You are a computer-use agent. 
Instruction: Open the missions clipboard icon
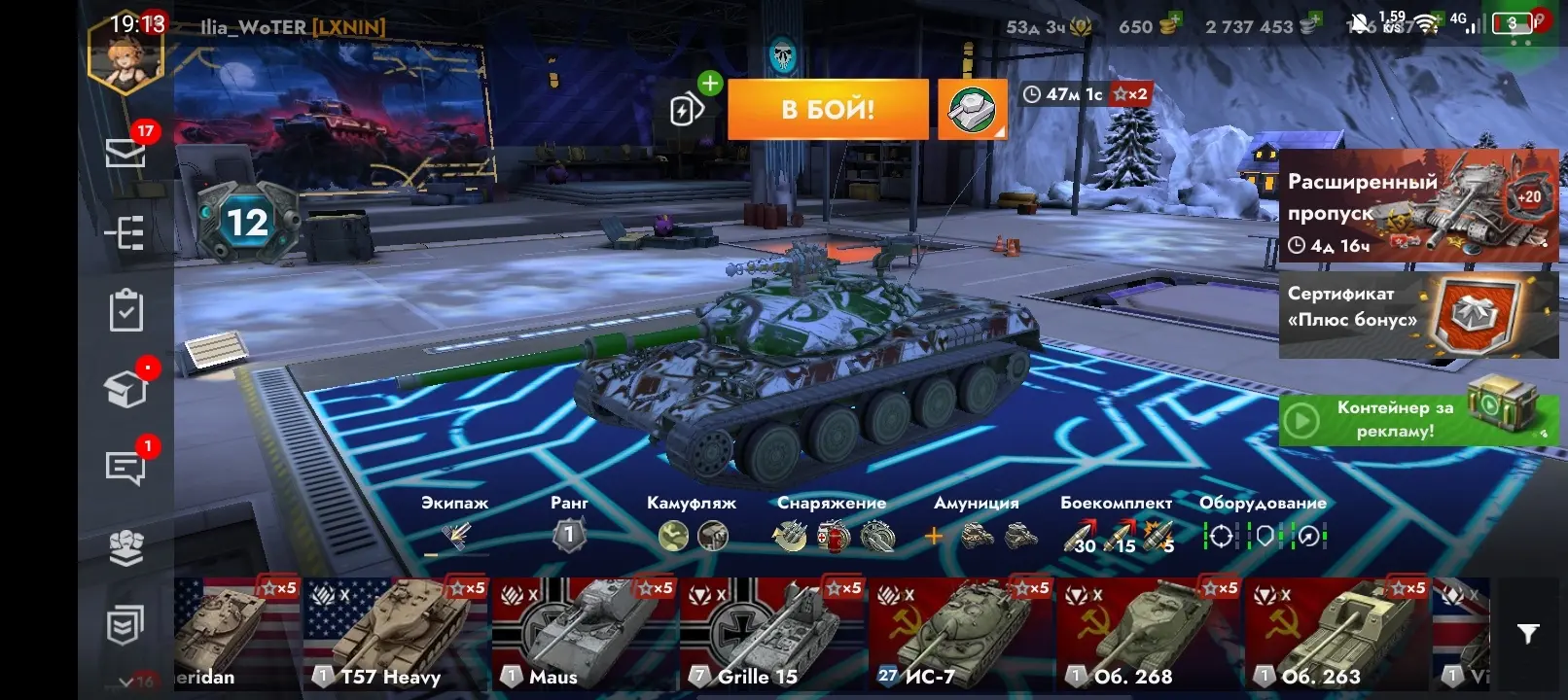coord(126,311)
